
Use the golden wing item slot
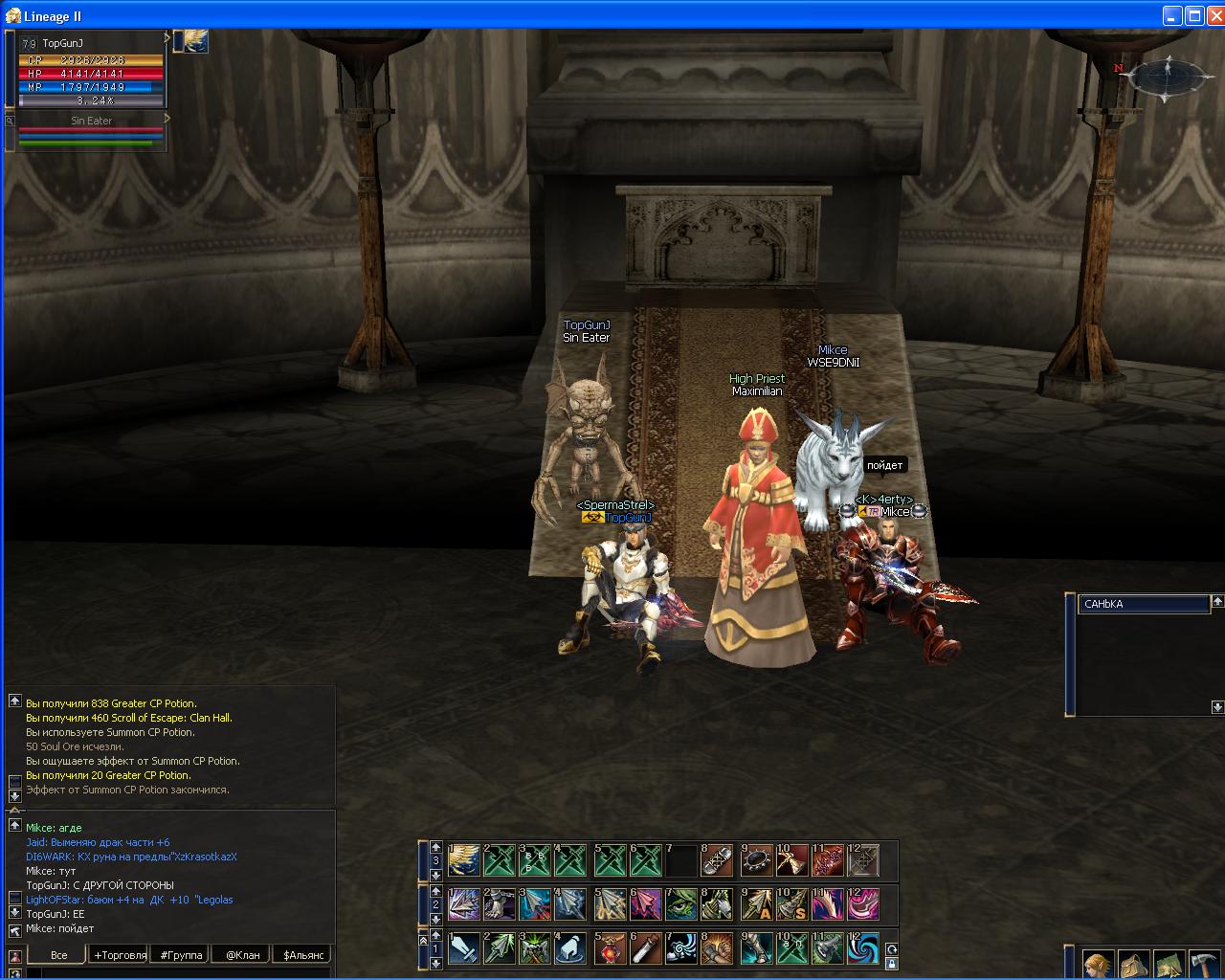pos(464,860)
